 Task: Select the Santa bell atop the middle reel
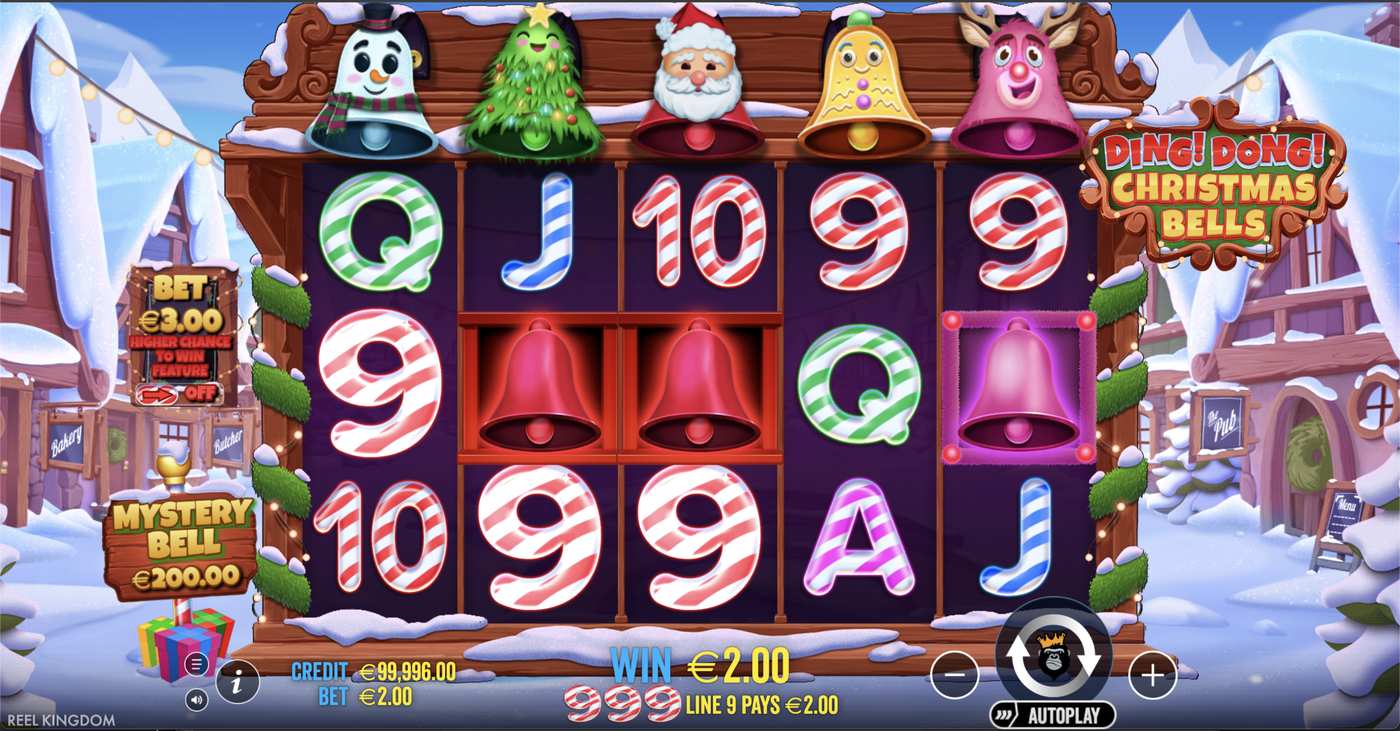click(700, 80)
